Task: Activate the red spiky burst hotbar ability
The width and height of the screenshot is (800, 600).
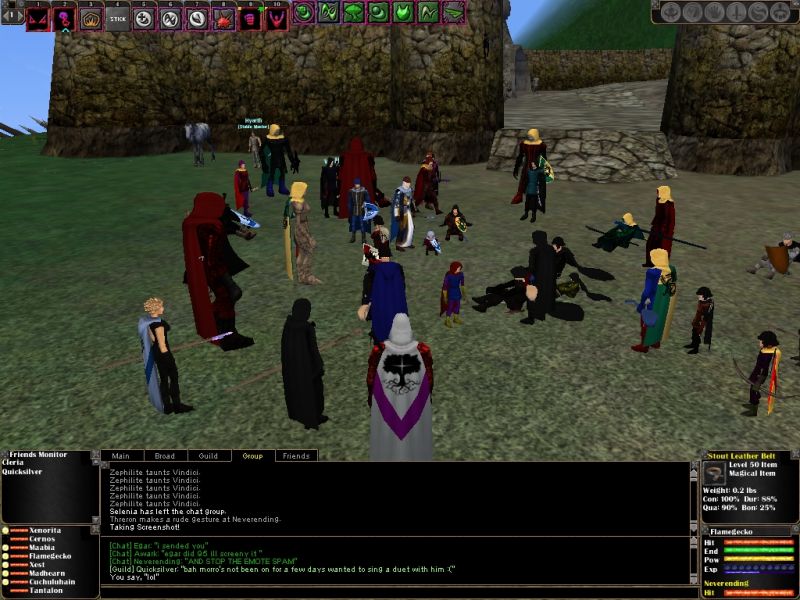Action: [x=223, y=18]
